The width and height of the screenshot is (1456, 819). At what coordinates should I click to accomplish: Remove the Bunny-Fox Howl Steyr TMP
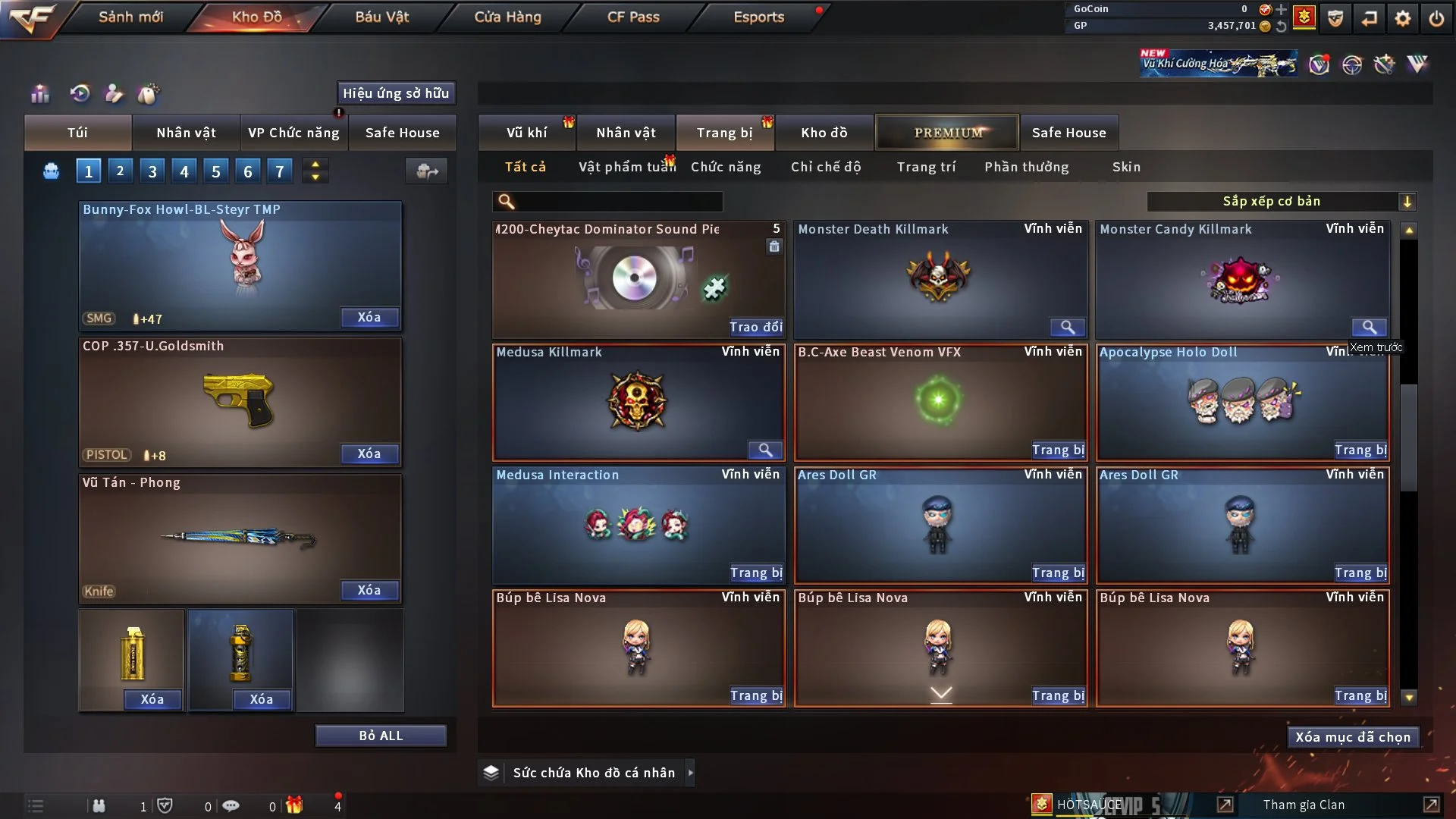pos(369,317)
